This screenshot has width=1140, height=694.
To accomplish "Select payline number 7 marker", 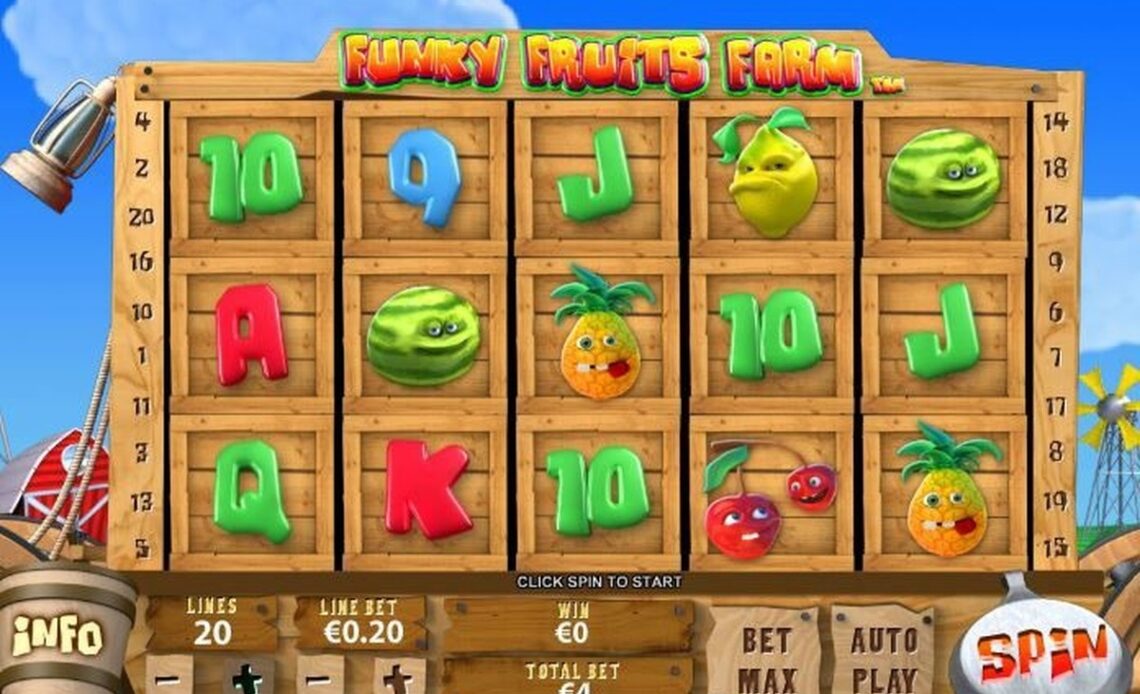I will [1056, 357].
